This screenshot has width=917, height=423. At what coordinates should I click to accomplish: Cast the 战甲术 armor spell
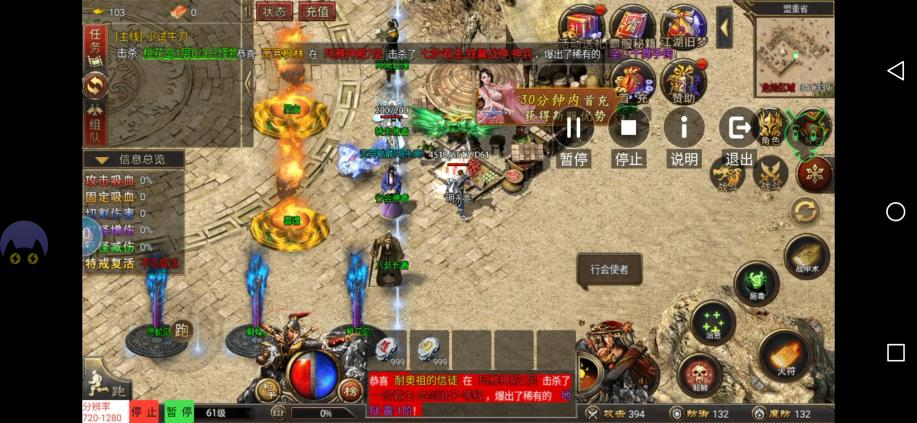click(806, 256)
